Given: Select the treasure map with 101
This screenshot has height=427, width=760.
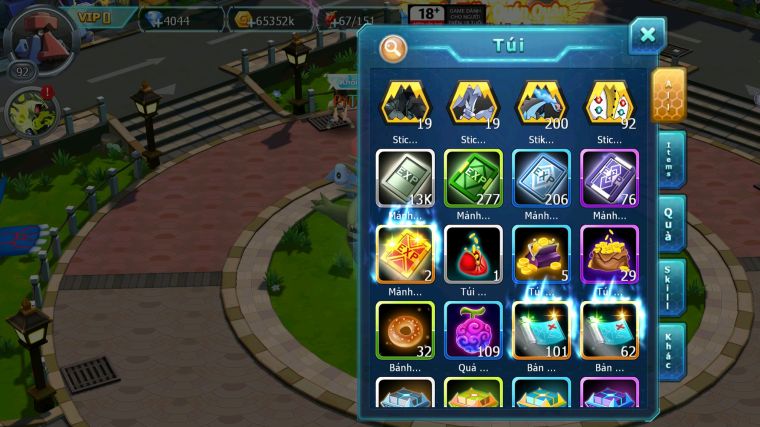Looking at the screenshot, I should click(541, 329).
